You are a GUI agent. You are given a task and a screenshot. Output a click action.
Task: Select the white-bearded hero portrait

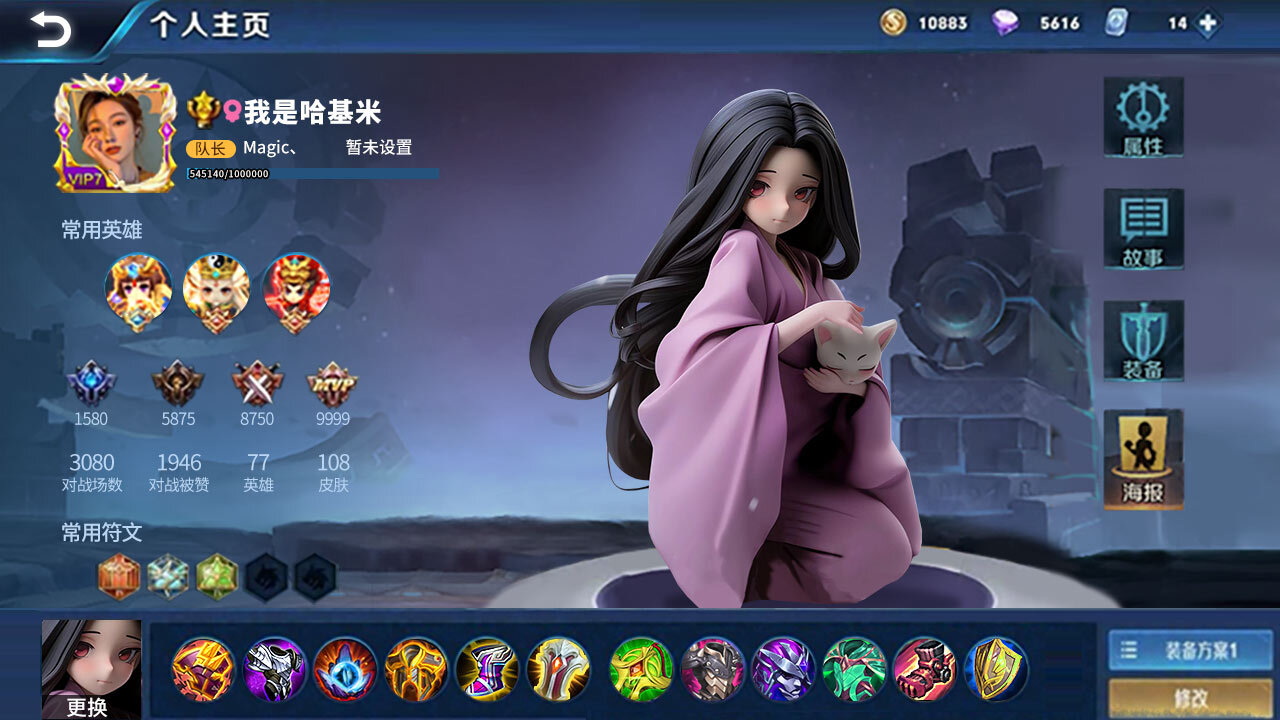pos(216,292)
